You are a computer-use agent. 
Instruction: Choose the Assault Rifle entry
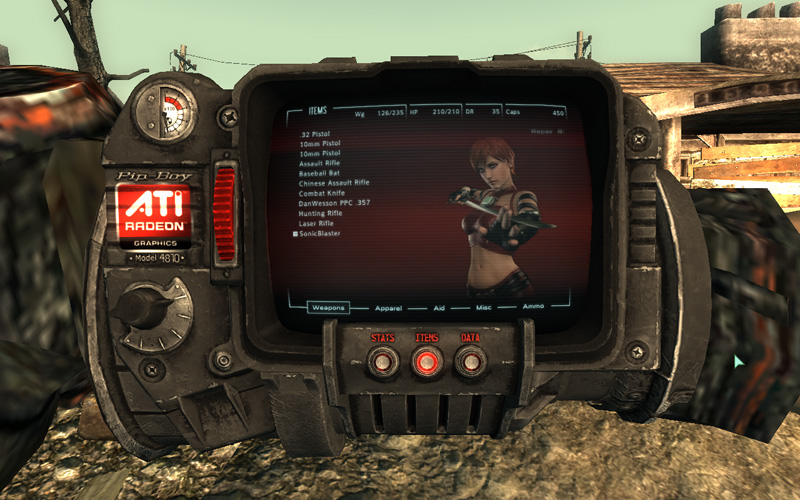[320, 163]
